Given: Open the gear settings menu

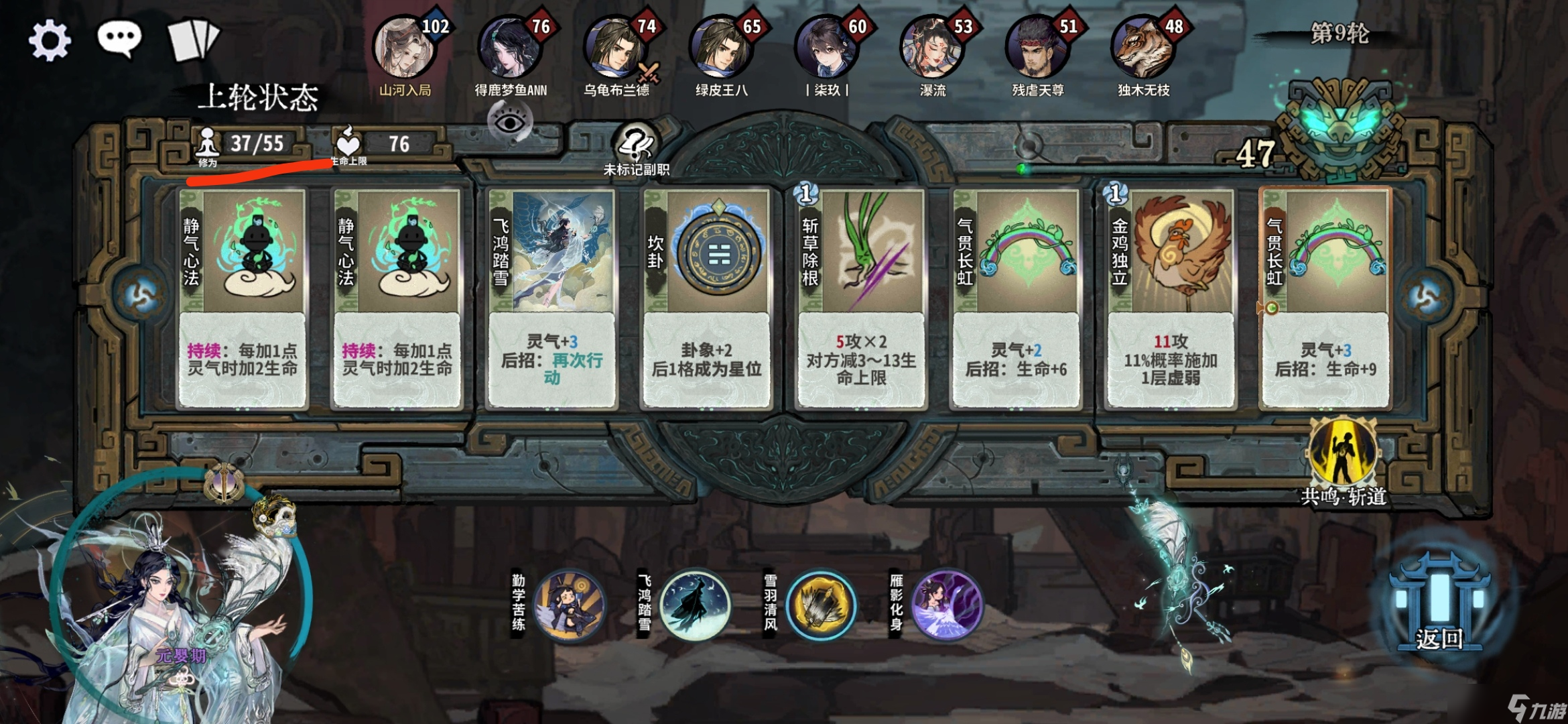Looking at the screenshot, I should point(50,40).
